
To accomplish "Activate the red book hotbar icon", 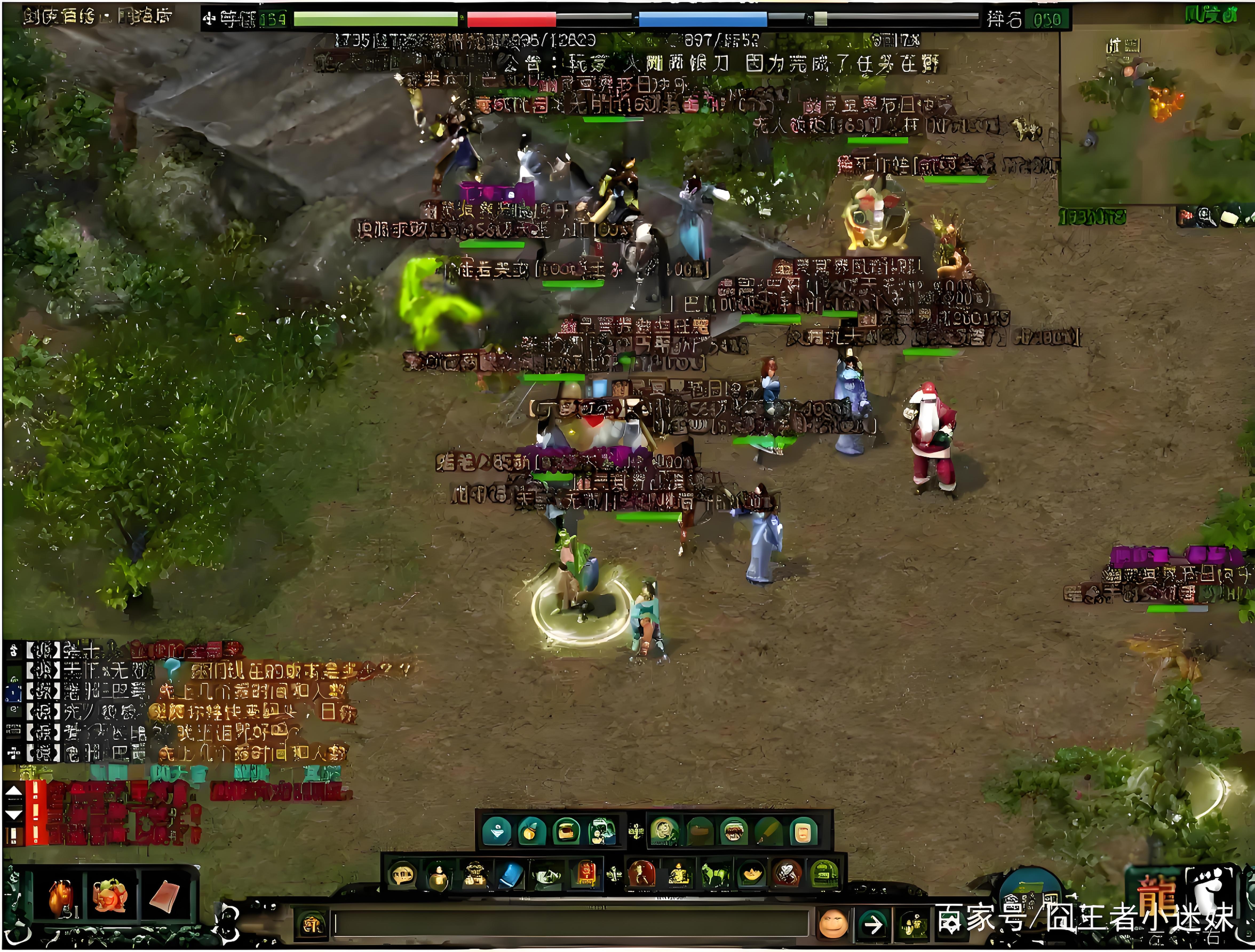I will click(586, 874).
